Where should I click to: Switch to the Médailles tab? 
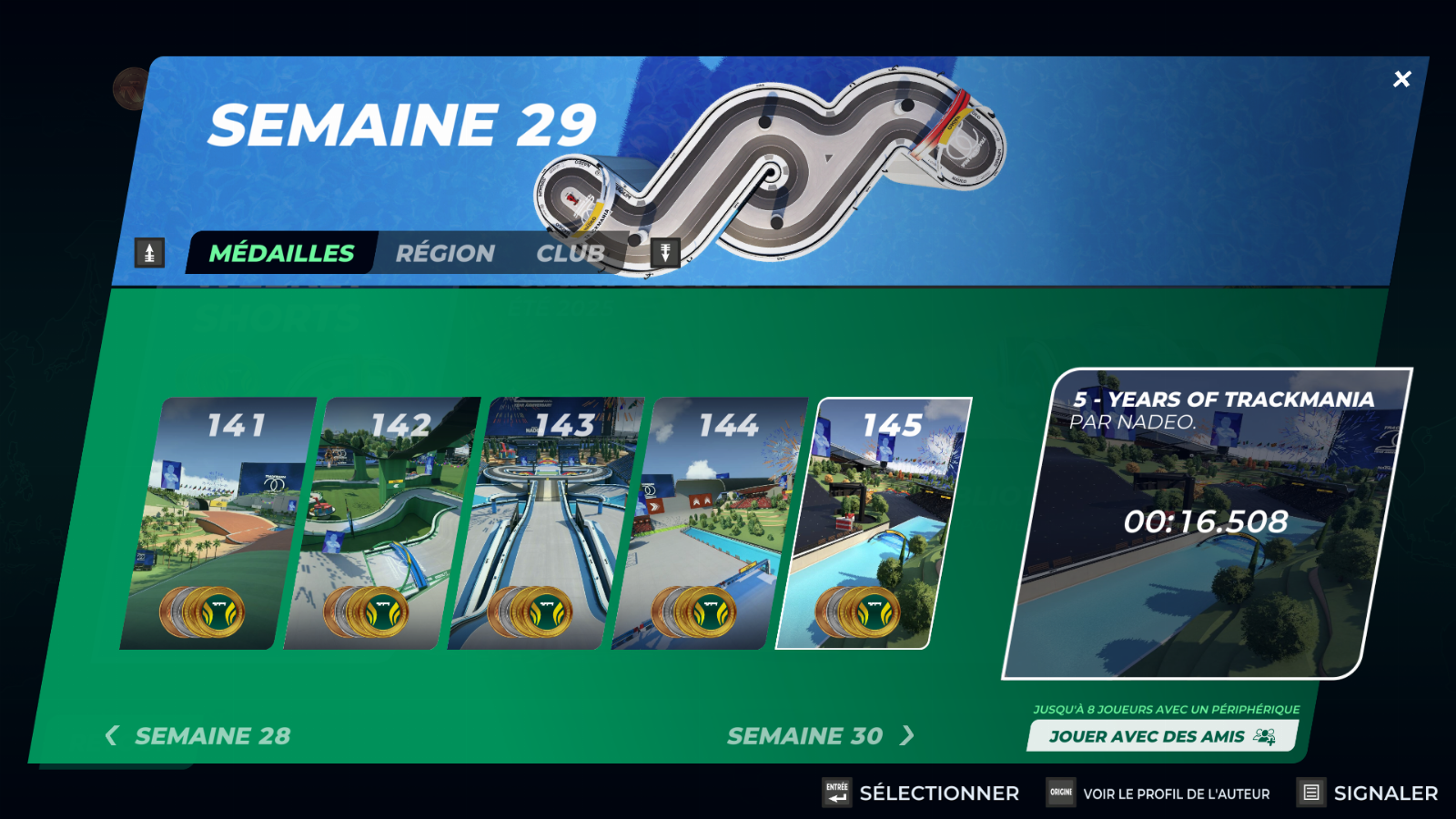[x=281, y=253]
